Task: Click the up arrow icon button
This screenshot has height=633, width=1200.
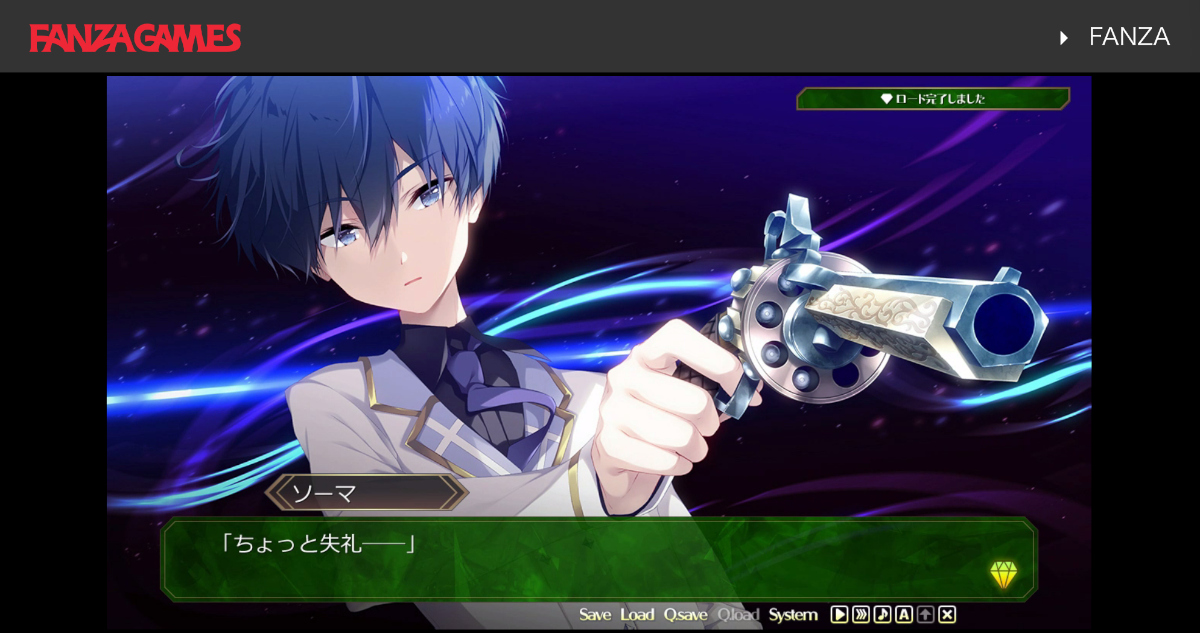Action: [925, 615]
